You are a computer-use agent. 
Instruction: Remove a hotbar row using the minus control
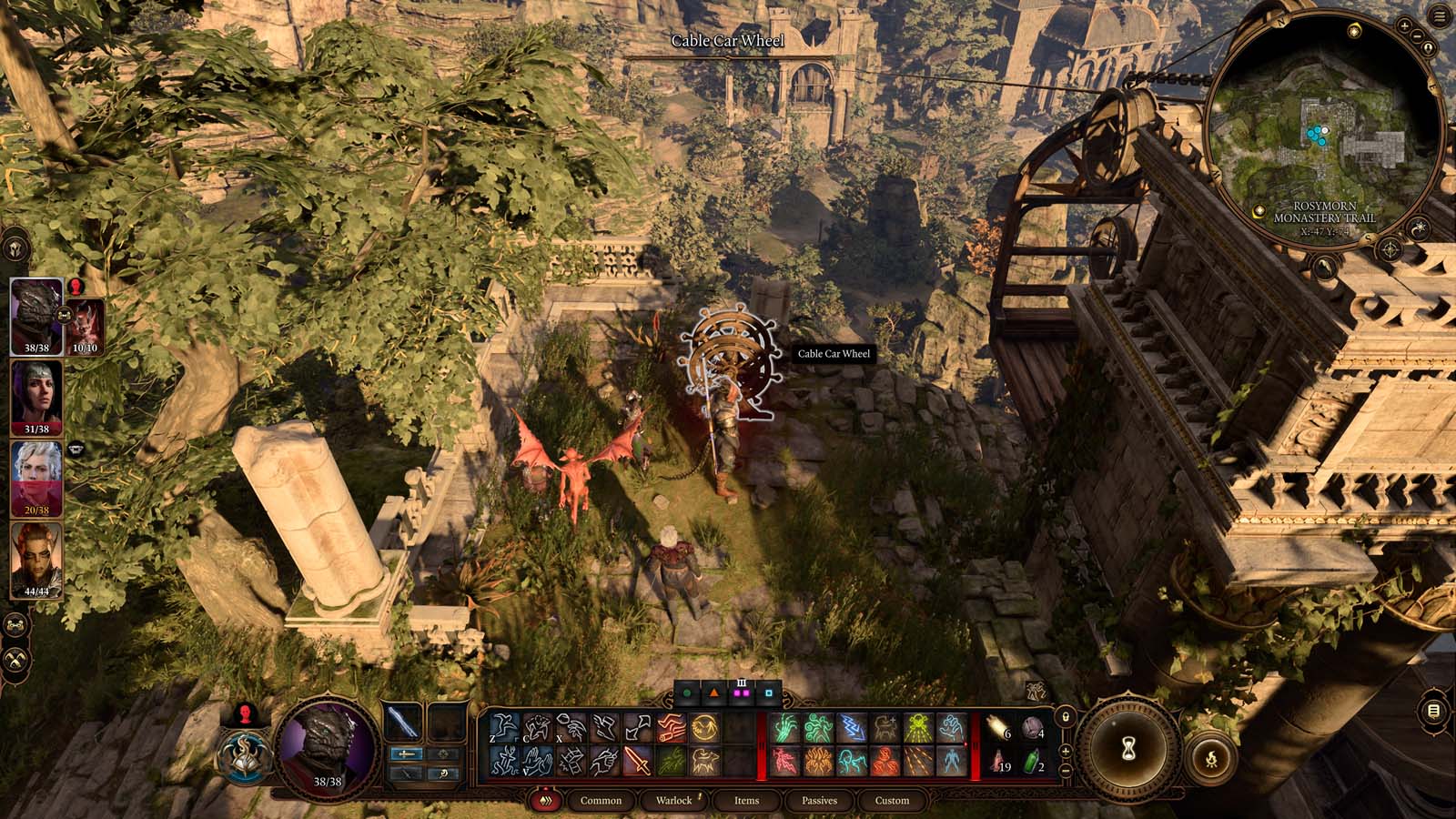[1065, 770]
